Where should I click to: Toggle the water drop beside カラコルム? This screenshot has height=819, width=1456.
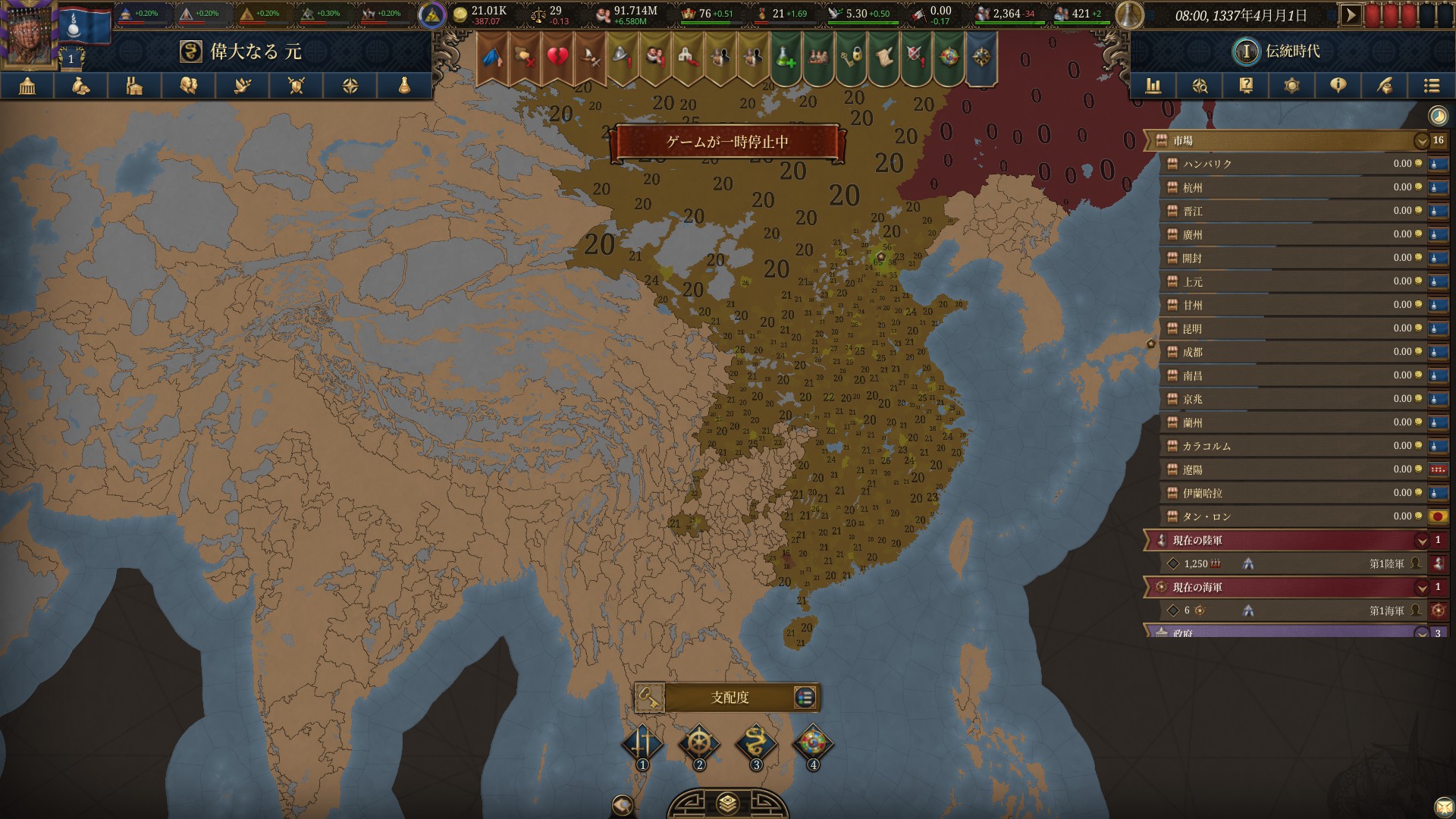(x=1437, y=446)
